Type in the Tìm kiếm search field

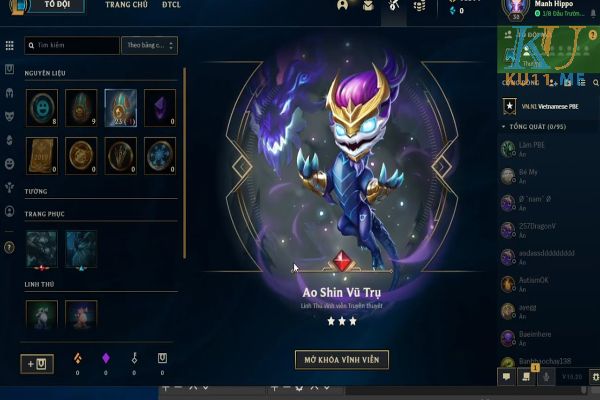pos(72,46)
